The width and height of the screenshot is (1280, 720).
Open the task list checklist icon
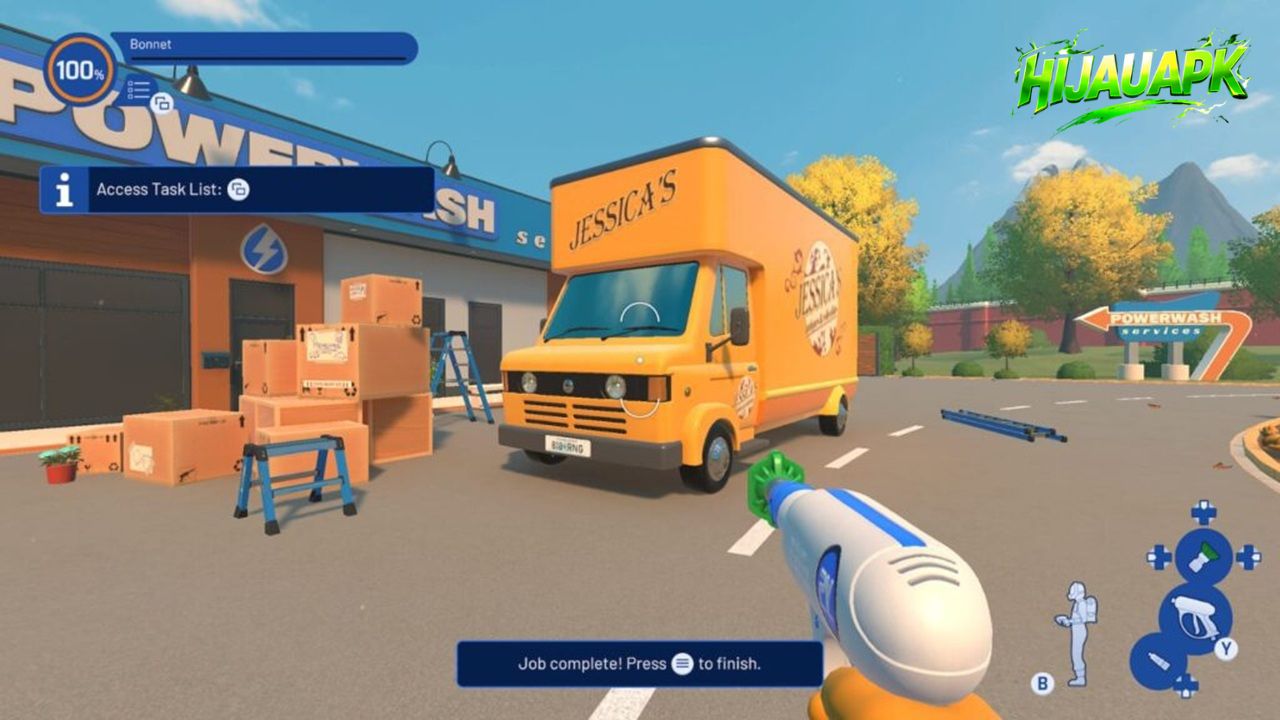click(x=140, y=90)
